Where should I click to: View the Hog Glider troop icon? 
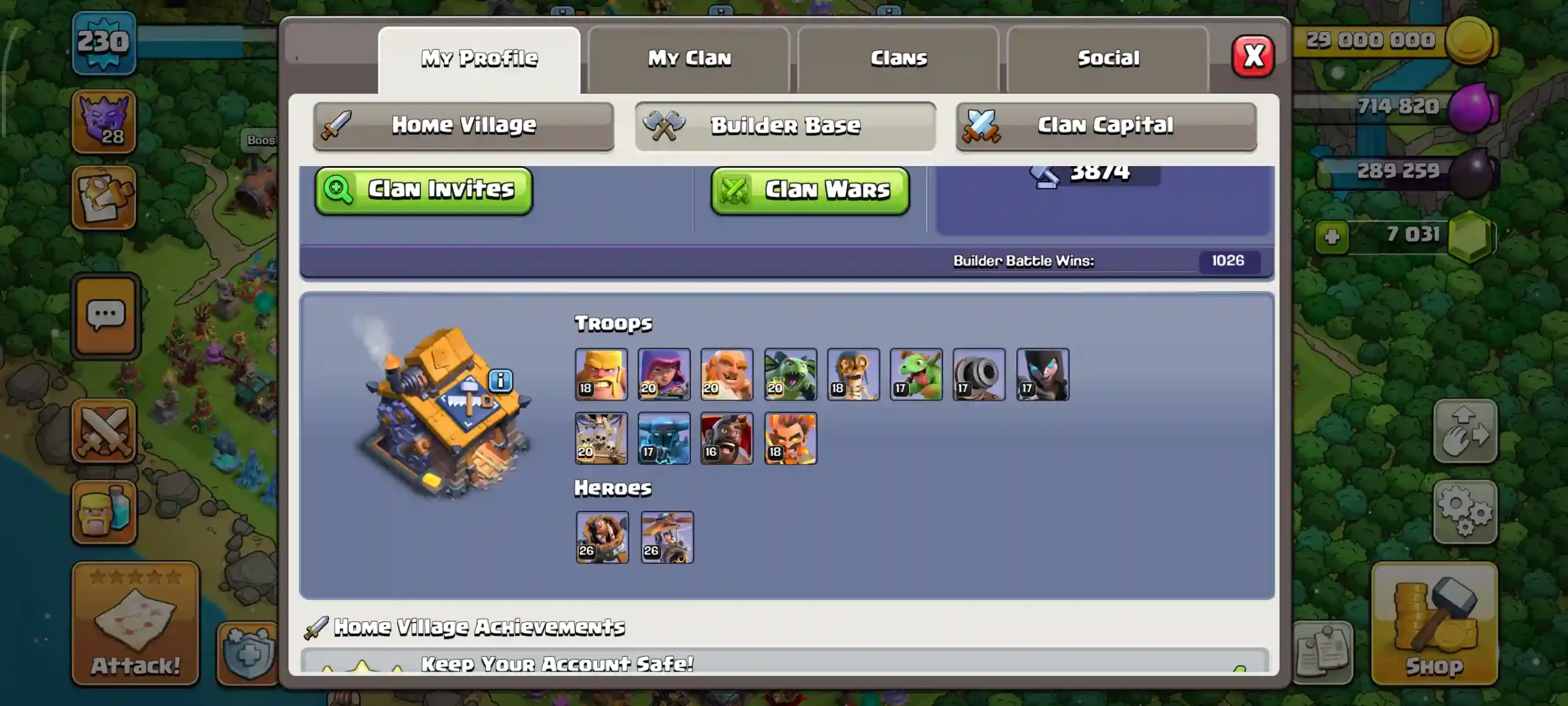click(x=728, y=438)
